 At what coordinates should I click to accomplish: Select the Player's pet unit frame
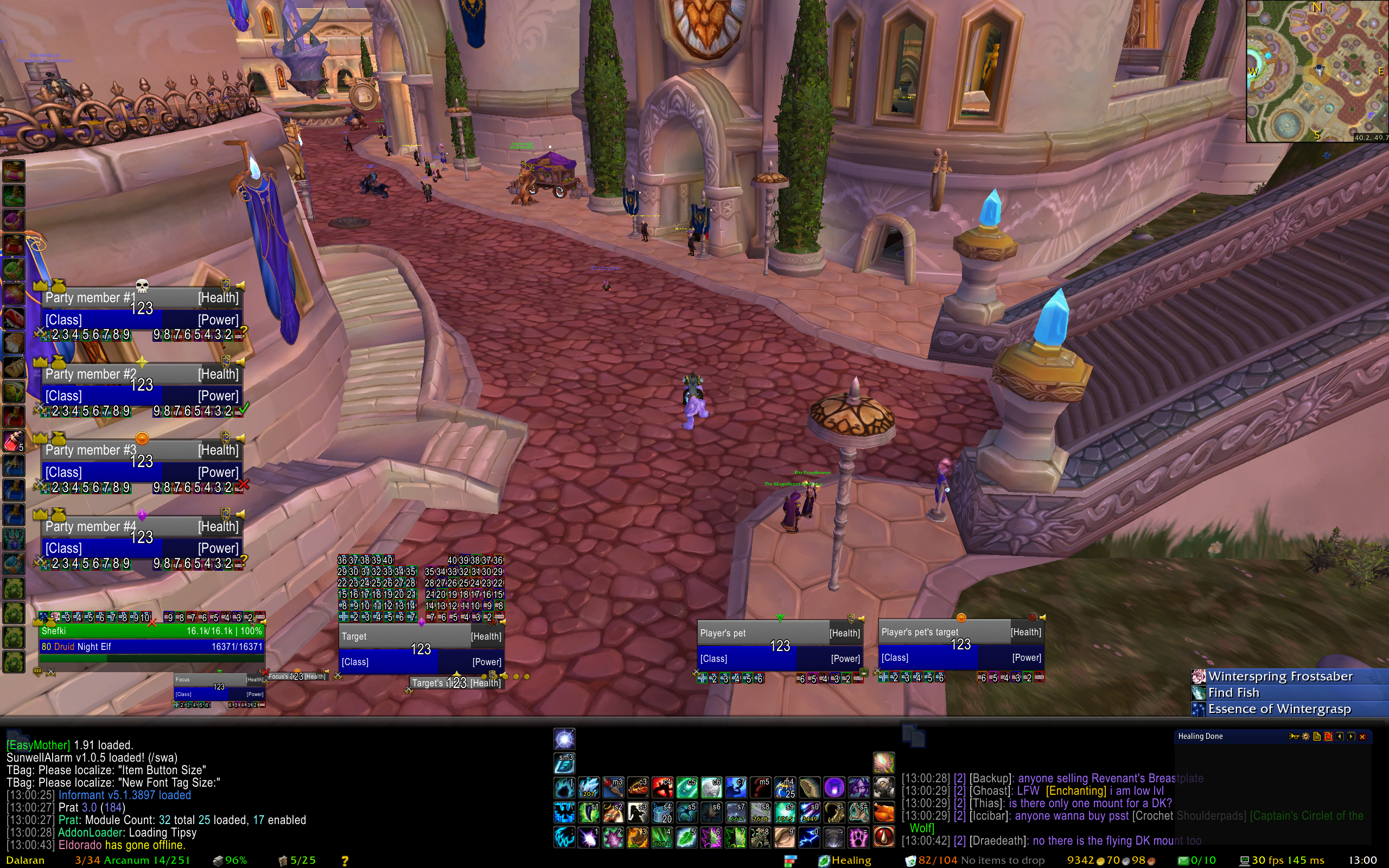coord(780,645)
